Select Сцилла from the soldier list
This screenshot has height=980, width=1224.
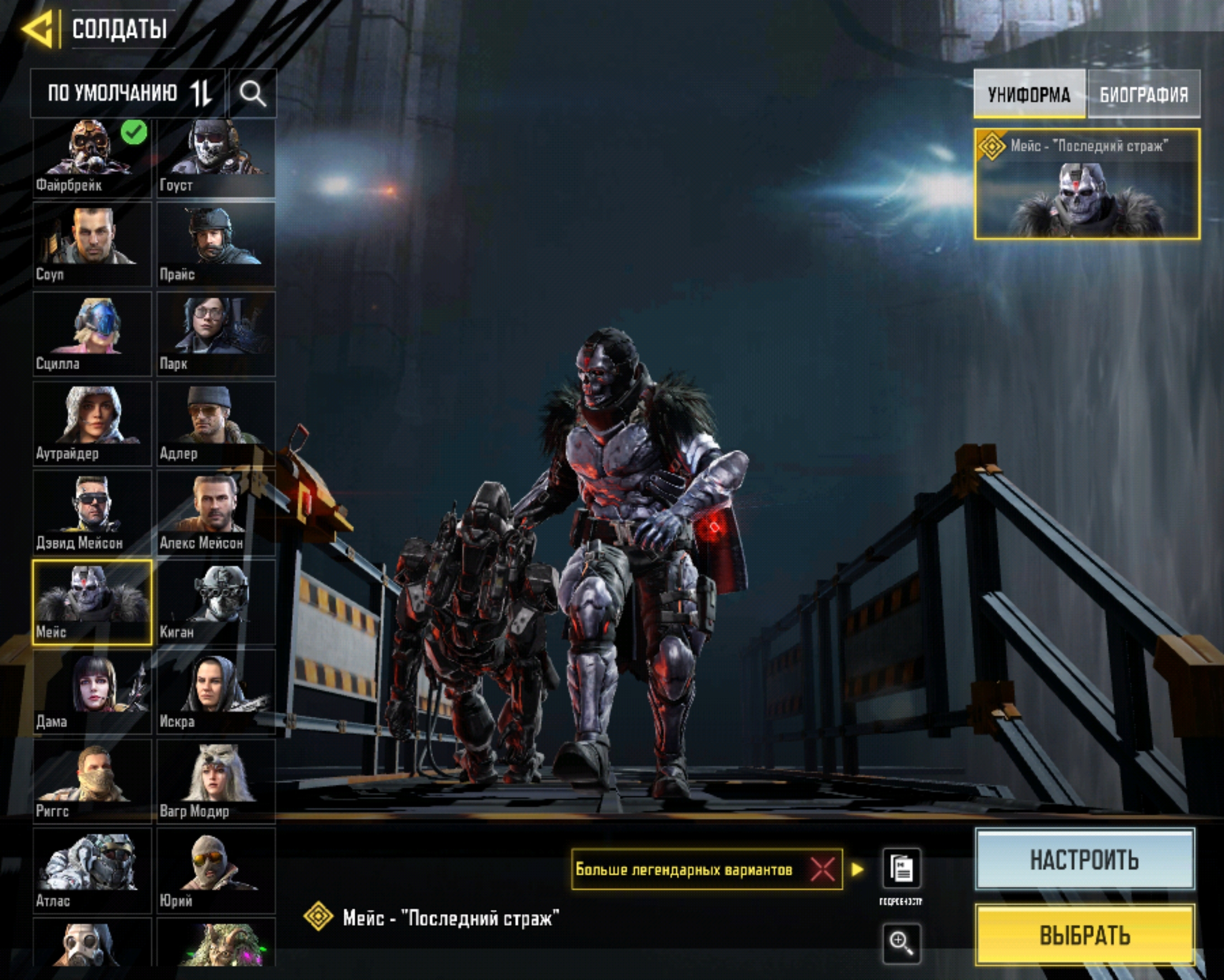(92, 334)
